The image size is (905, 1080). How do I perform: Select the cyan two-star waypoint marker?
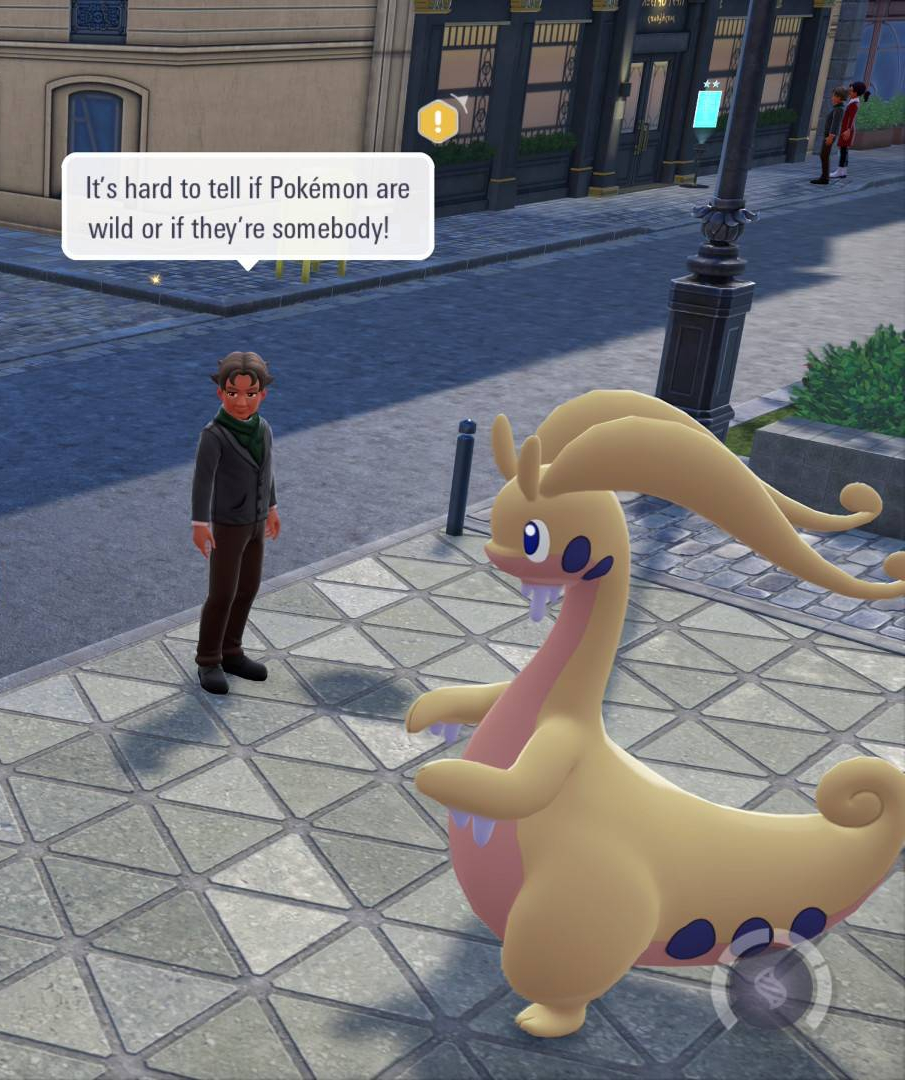pos(707,108)
